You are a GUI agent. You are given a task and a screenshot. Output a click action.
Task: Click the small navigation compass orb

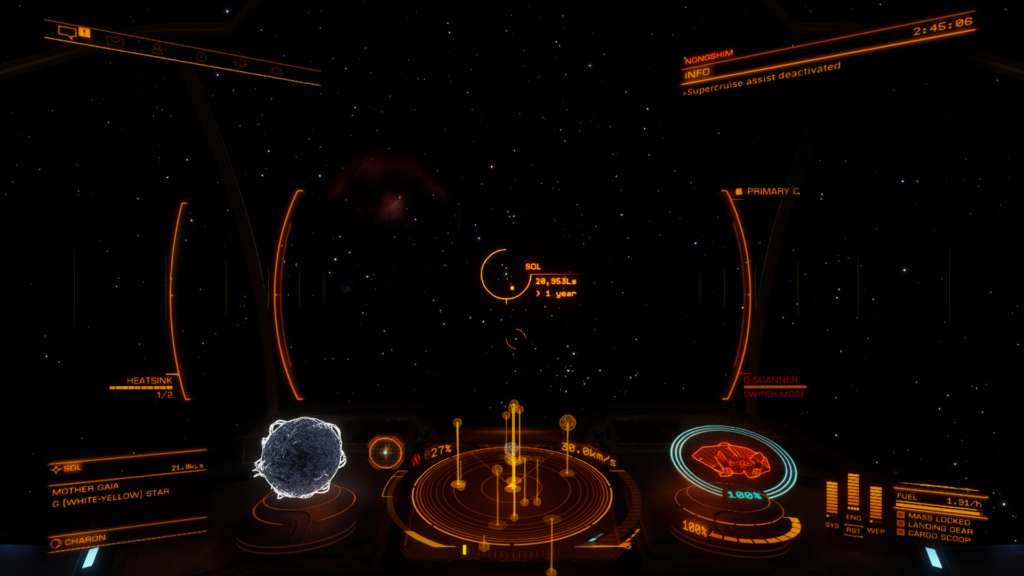(385, 452)
